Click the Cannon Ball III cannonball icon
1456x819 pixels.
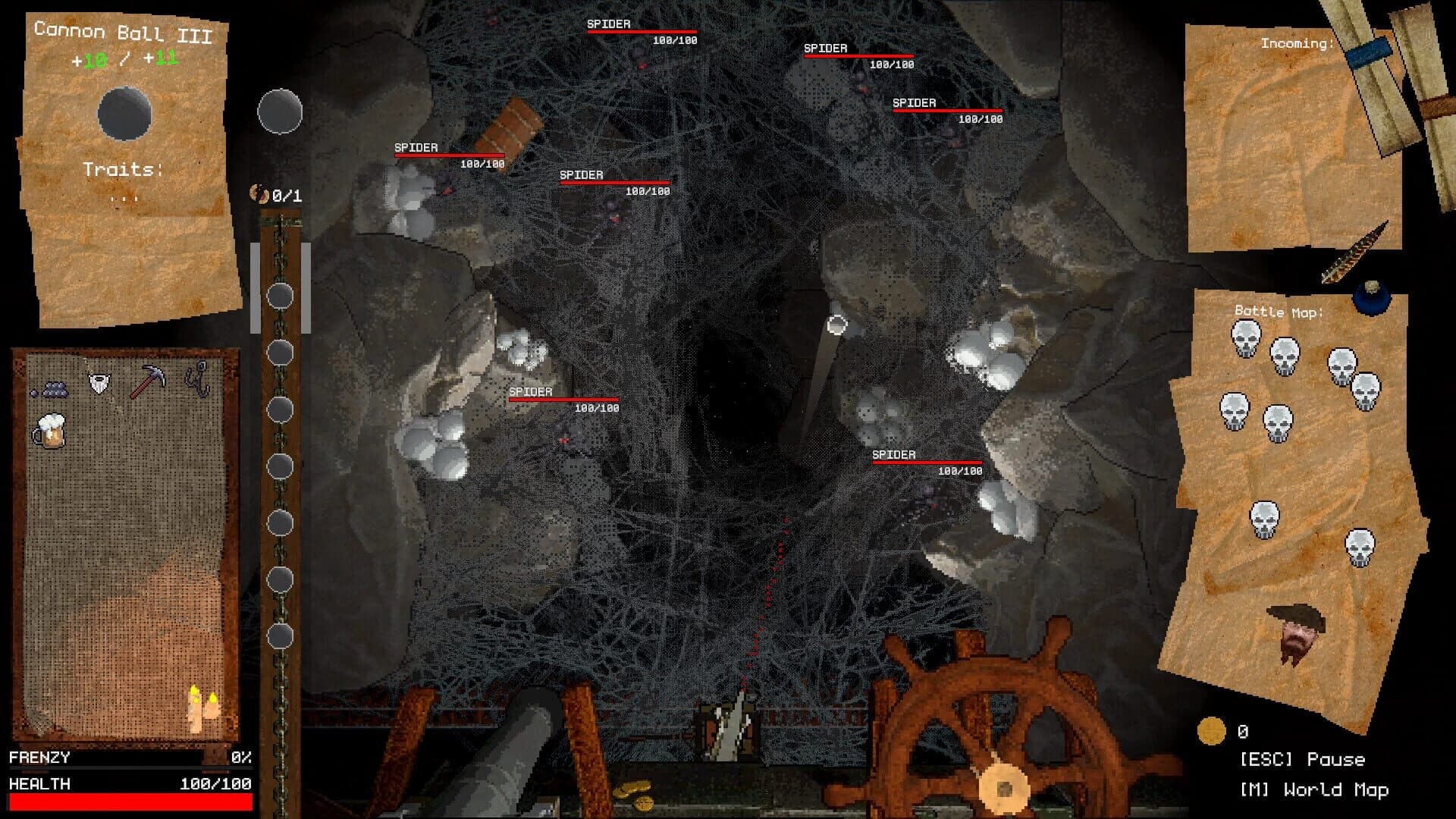point(125,114)
